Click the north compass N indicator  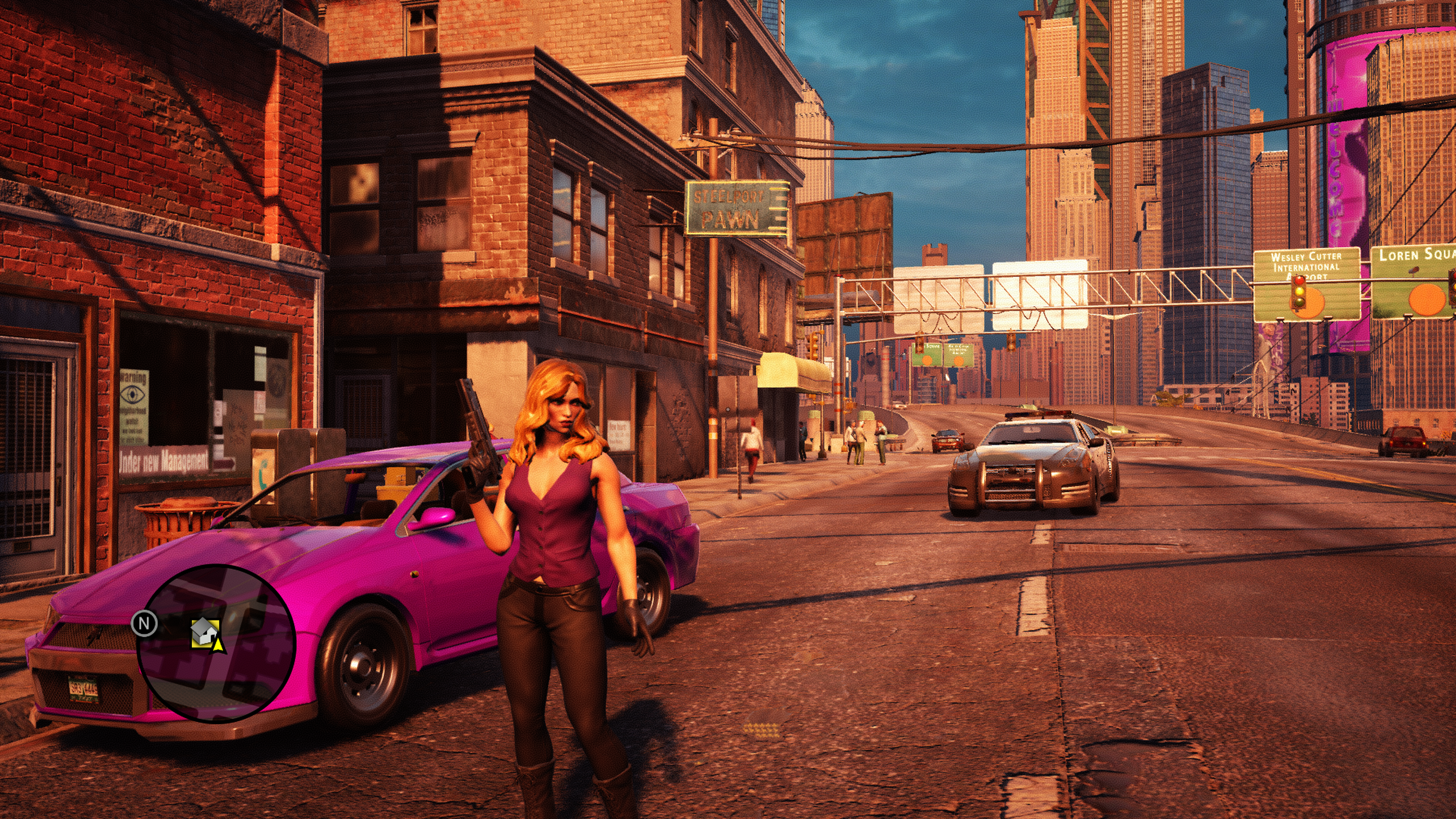(144, 623)
